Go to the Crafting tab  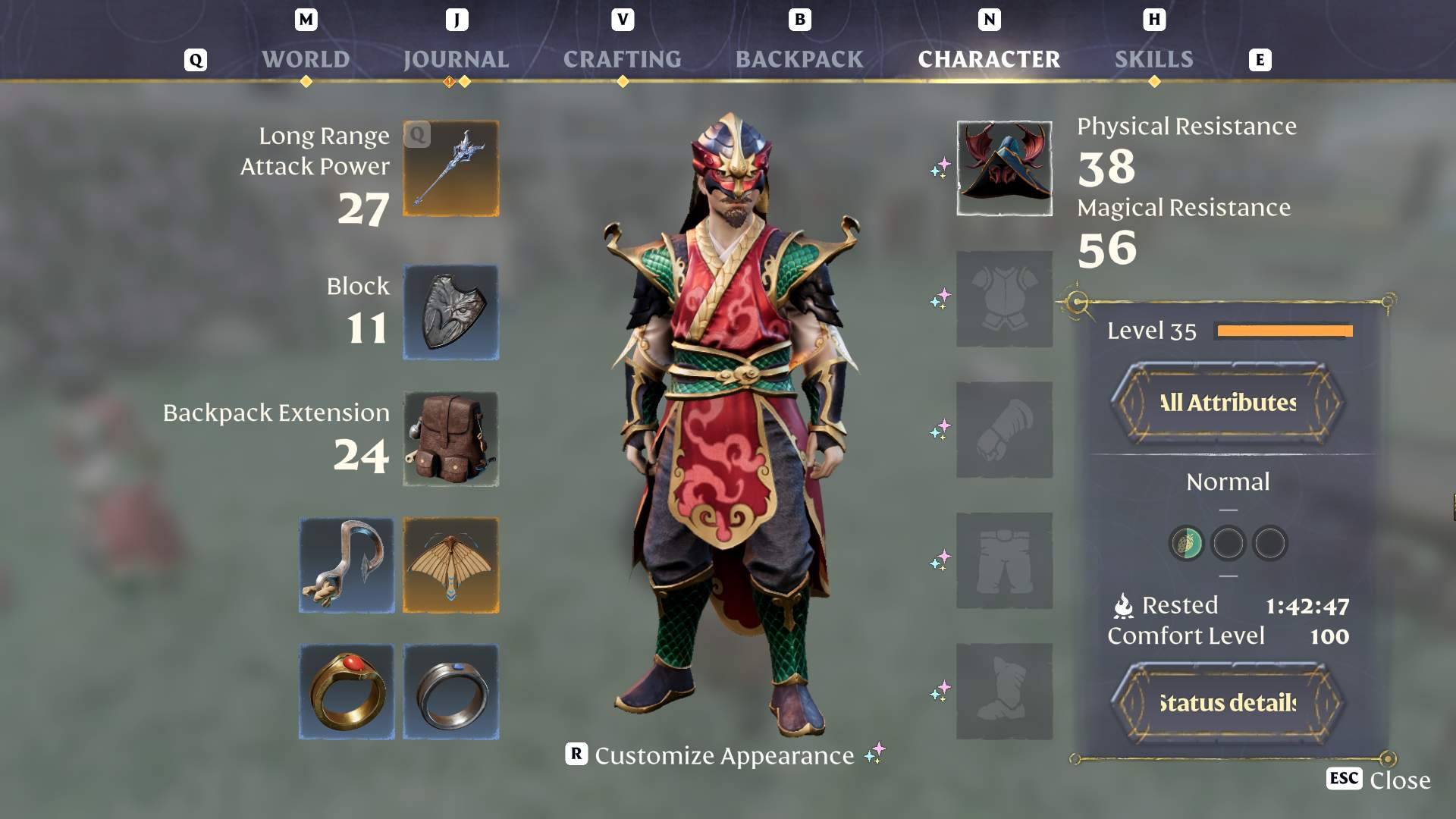pos(622,59)
